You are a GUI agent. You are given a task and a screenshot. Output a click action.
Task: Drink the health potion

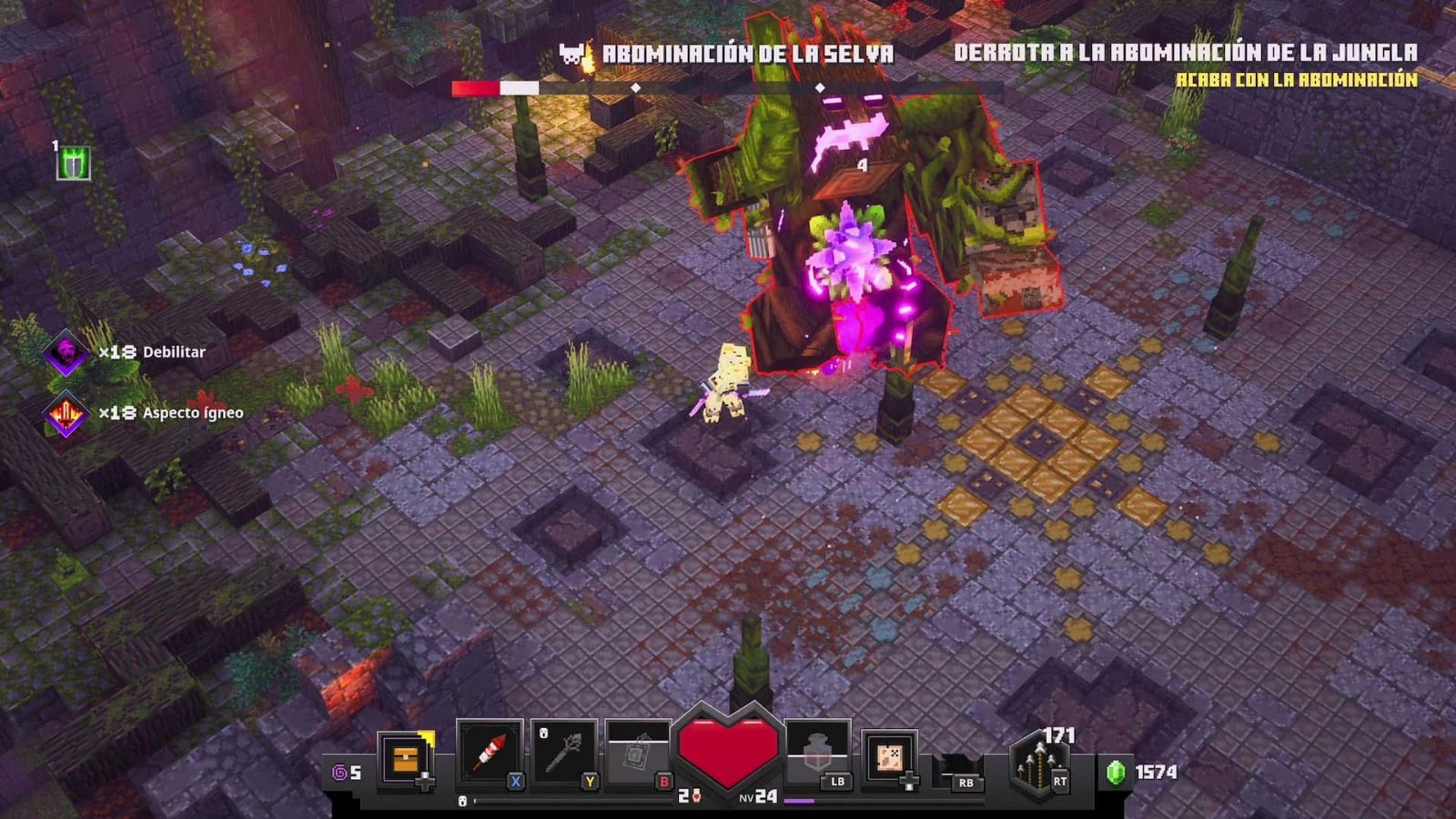816,753
